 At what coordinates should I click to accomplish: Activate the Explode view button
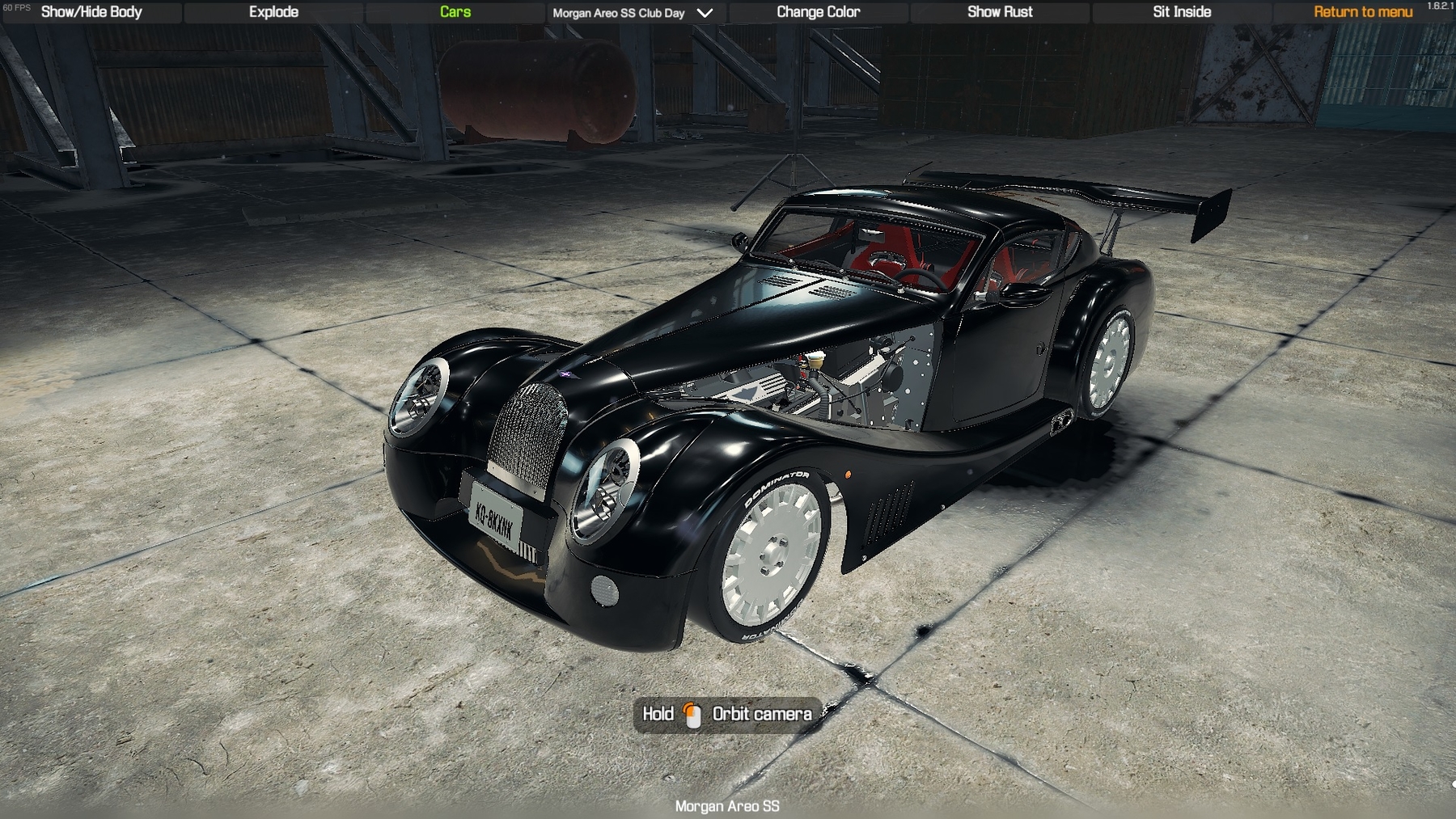[x=273, y=12]
